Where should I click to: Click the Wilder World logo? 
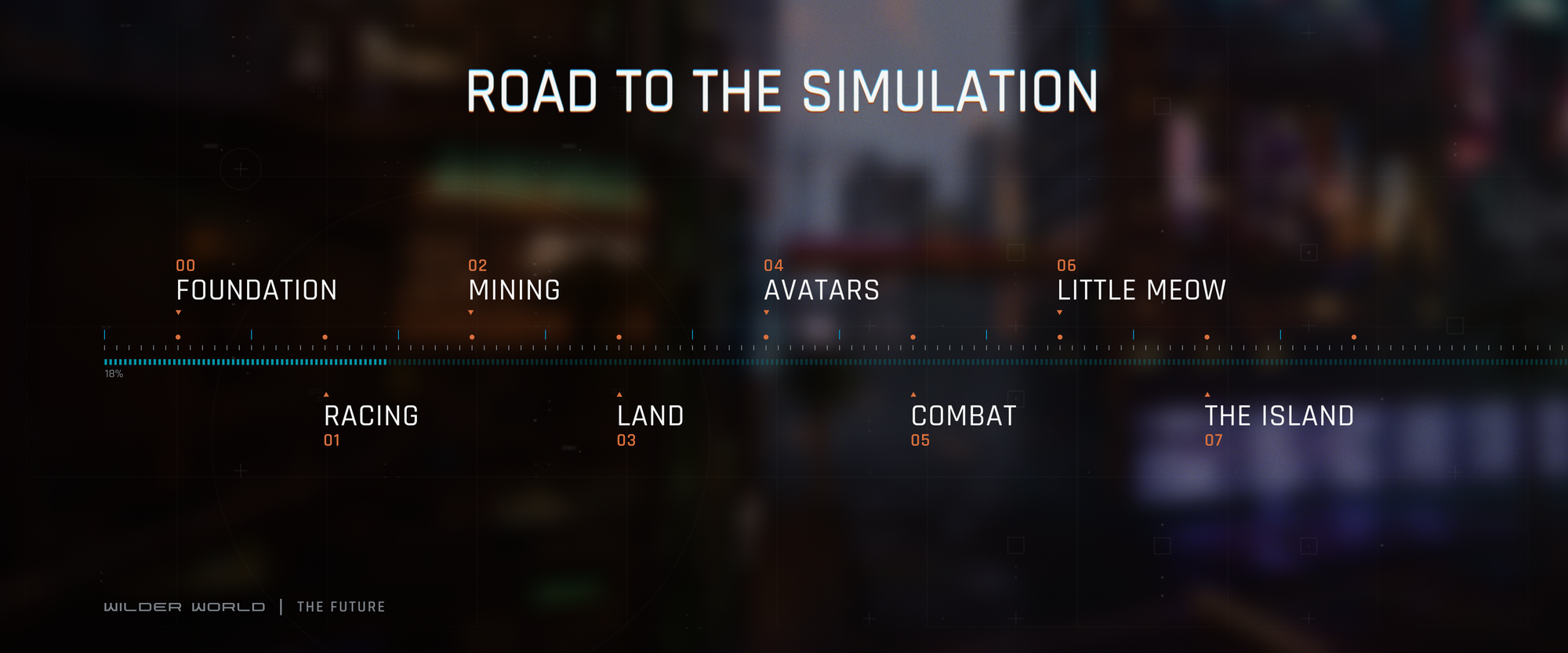click(184, 607)
